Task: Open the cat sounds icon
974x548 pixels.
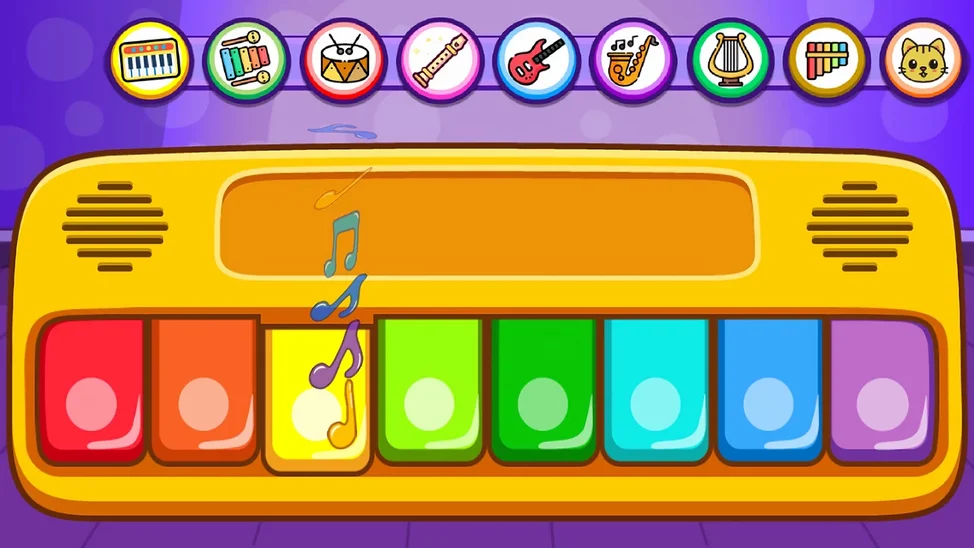Action: [x=923, y=60]
